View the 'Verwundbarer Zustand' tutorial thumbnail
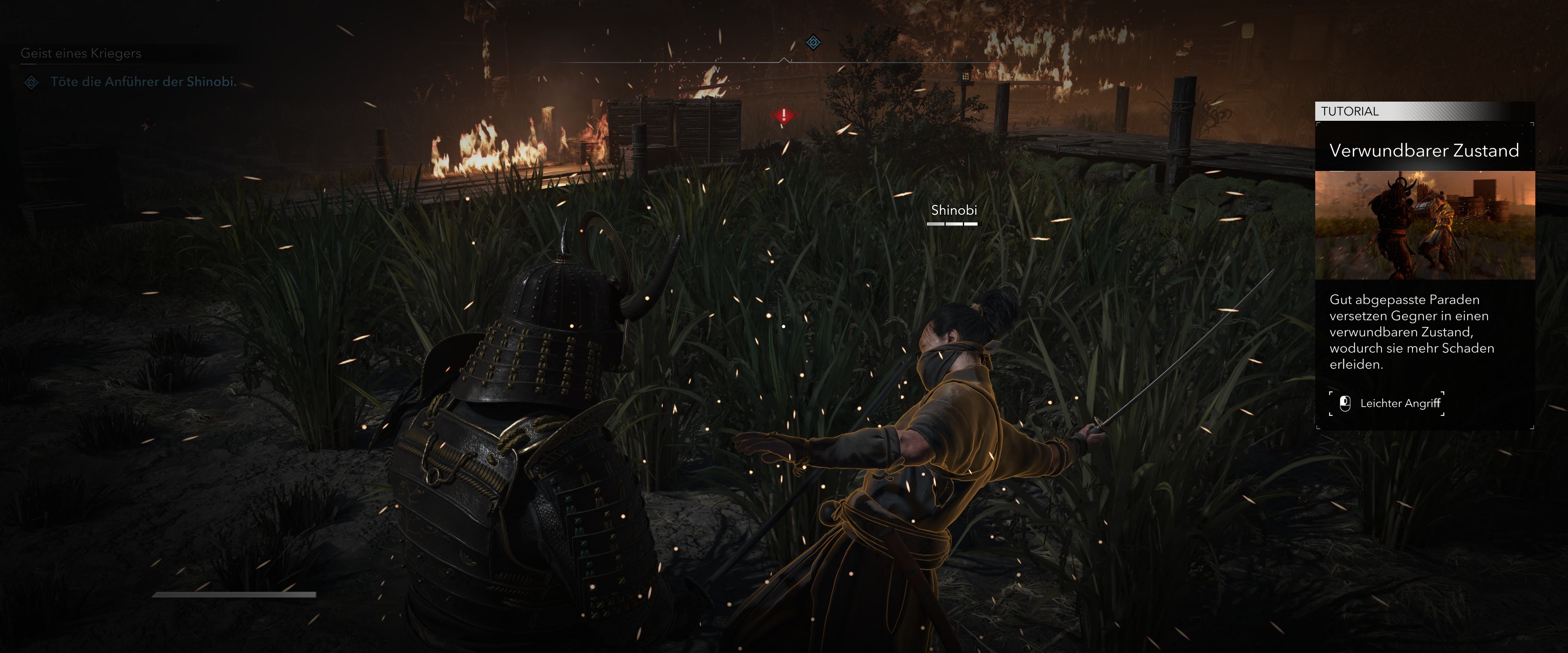Image resolution: width=1568 pixels, height=653 pixels. point(1424,224)
